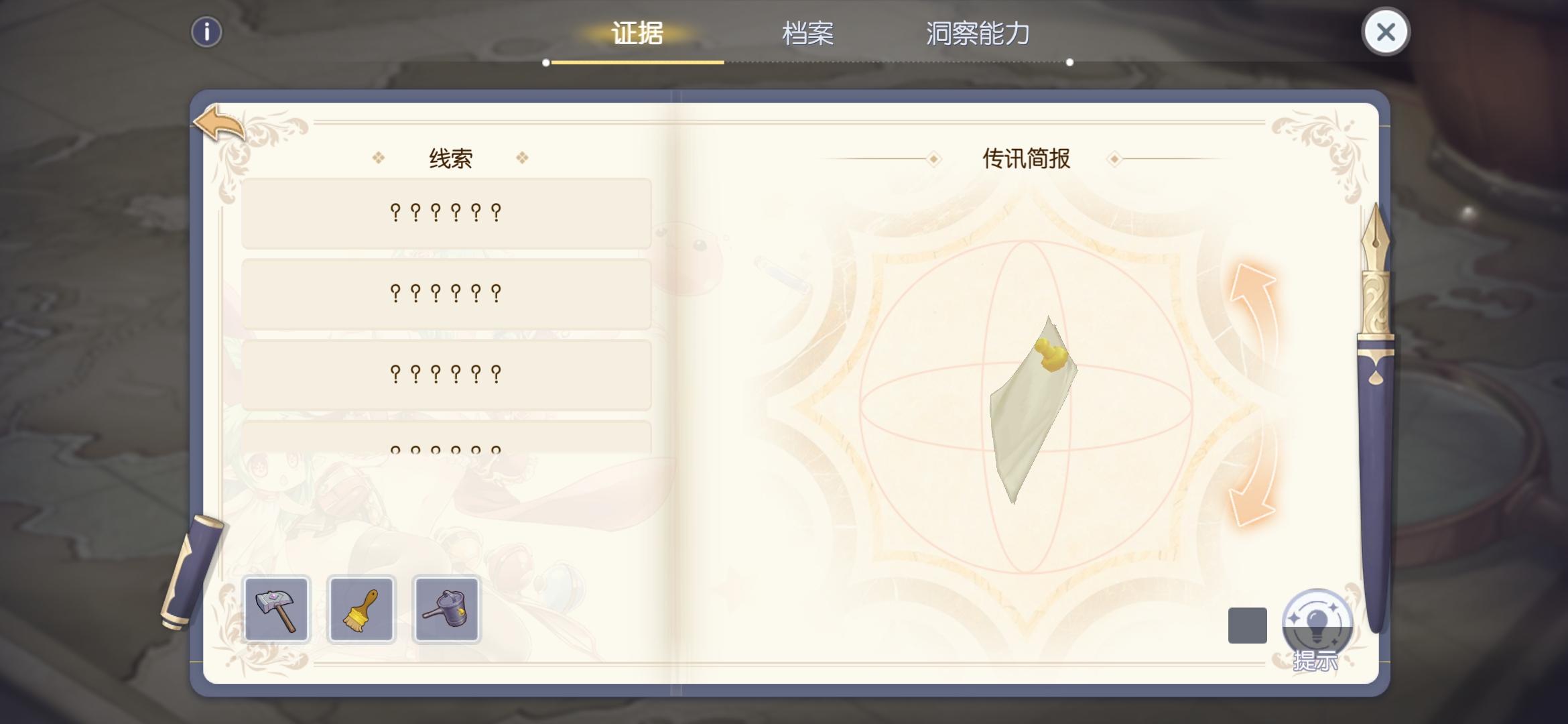Select the brush tool

click(362, 610)
